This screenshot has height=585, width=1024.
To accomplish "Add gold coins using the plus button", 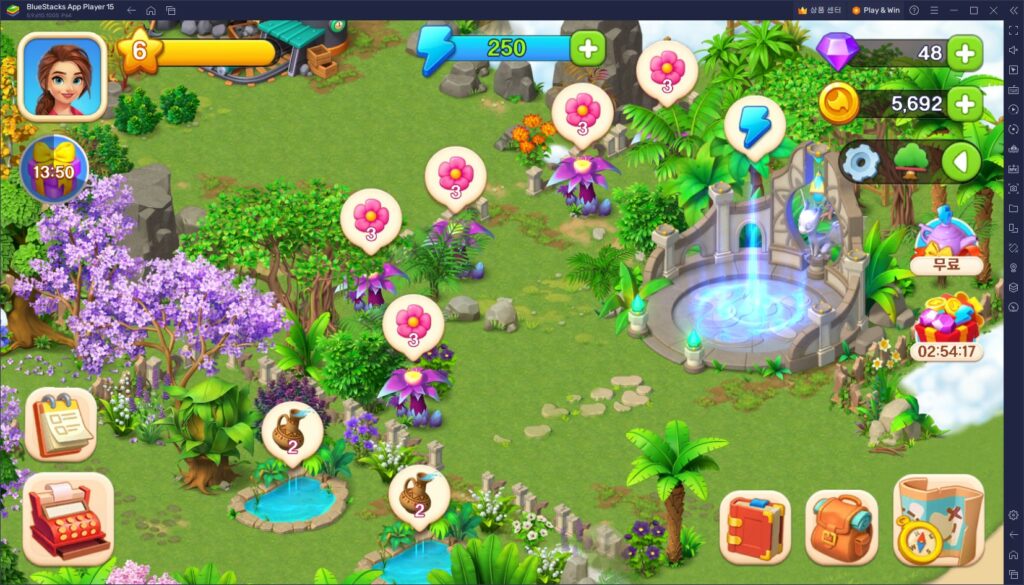I will pyautogui.click(x=964, y=103).
